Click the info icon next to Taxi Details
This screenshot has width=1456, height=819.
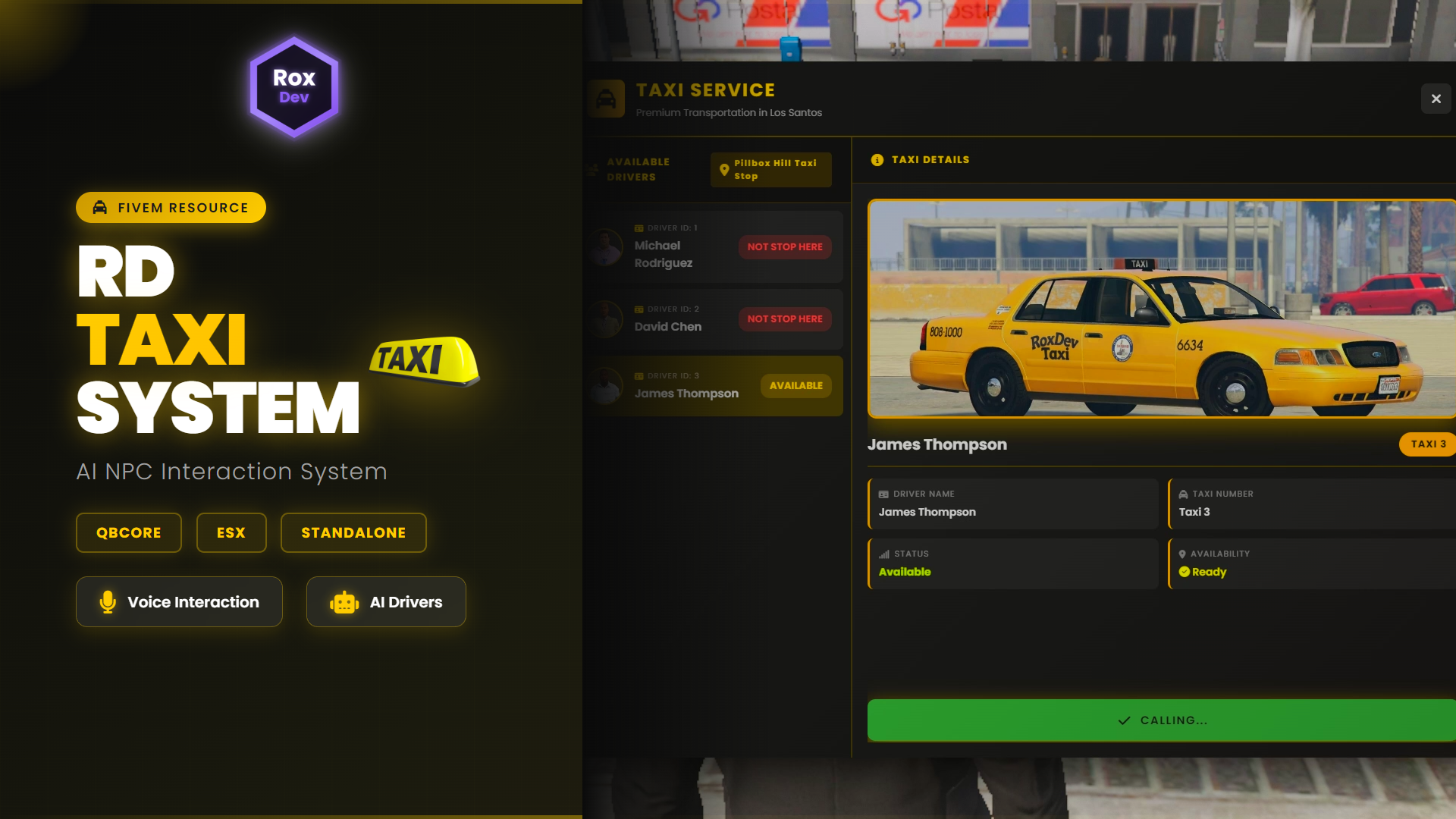[877, 159]
